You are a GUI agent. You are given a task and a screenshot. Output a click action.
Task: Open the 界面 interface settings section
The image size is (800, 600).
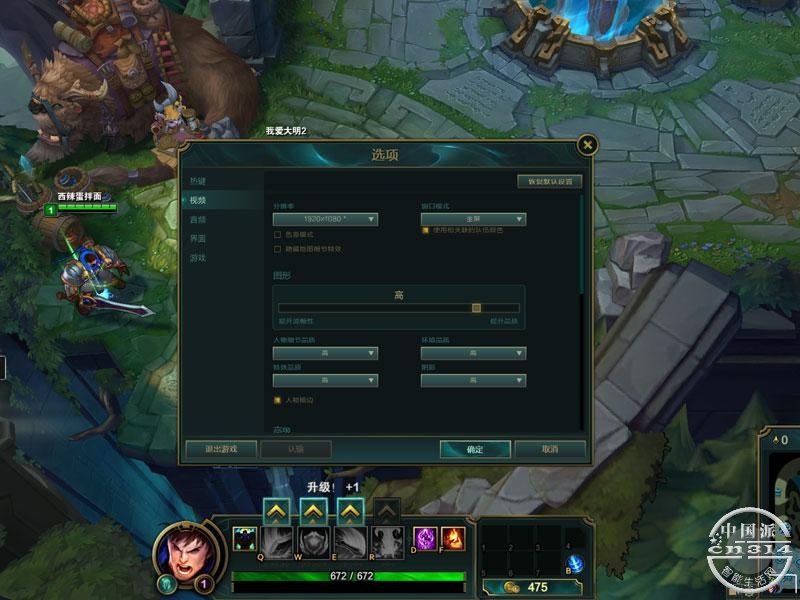(x=198, y=238)
